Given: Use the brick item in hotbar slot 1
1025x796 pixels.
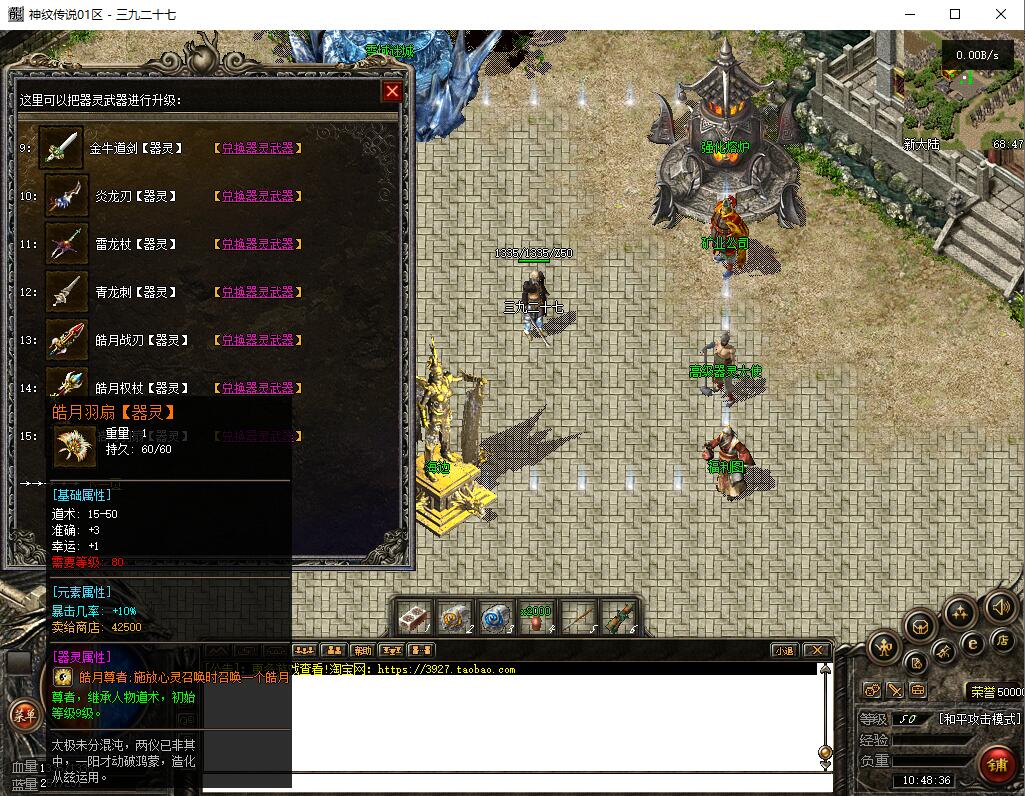Looking at the screenshot, I should click(x=414, y=617).
